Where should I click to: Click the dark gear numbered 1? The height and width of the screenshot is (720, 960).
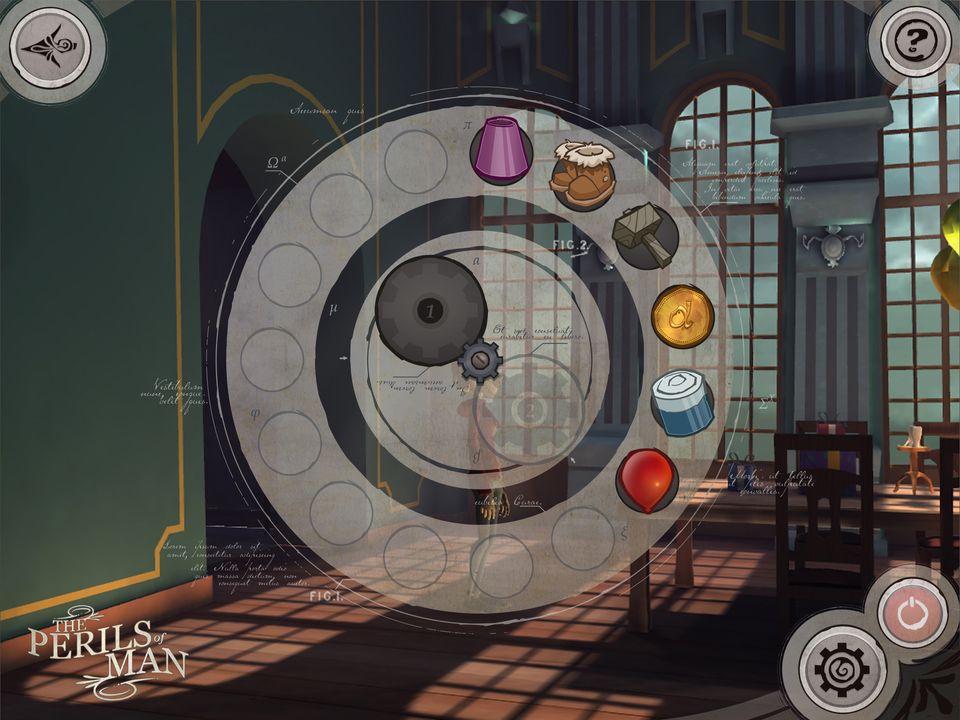[x=431, y=311]
